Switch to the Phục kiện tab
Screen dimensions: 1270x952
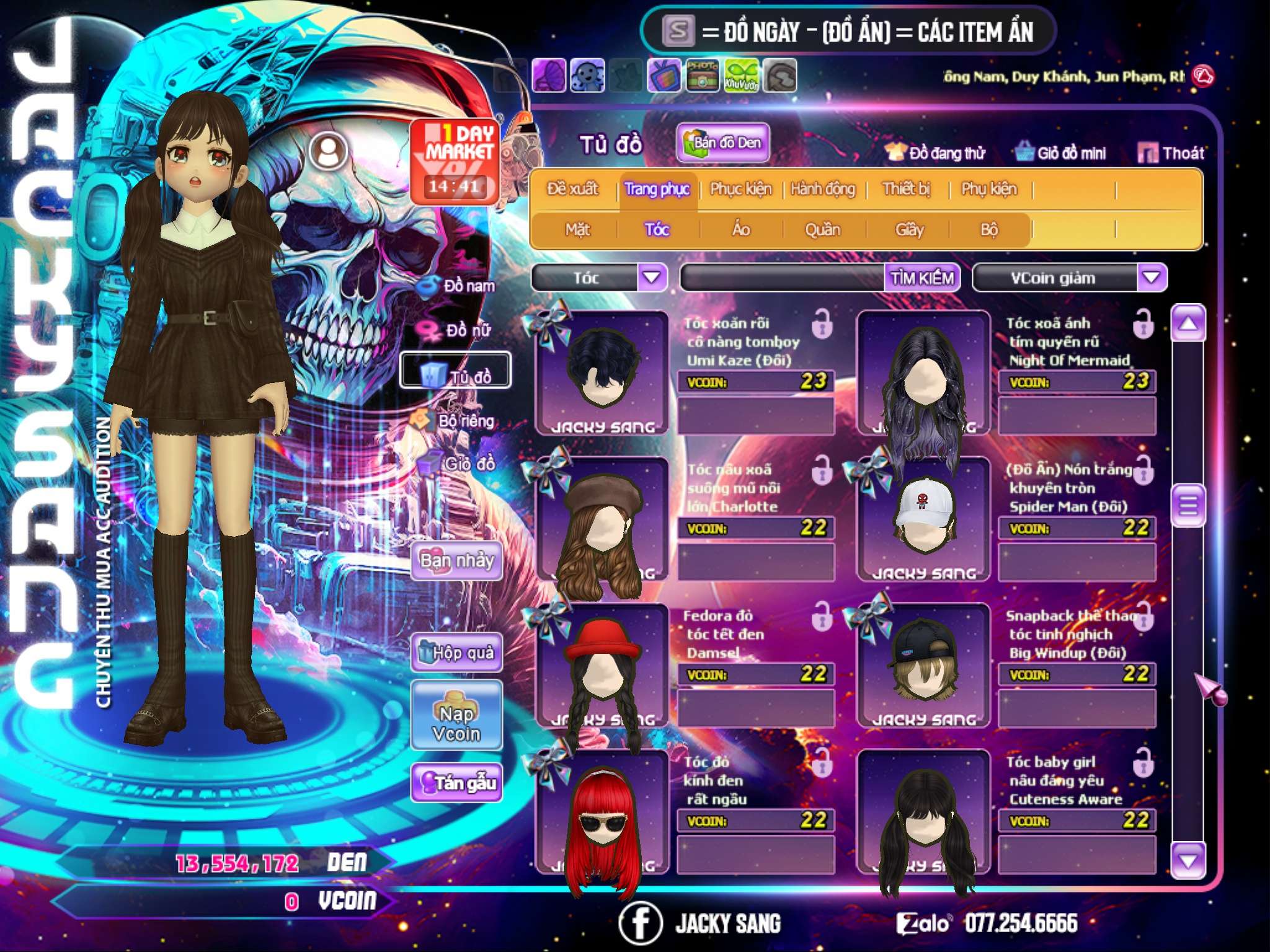[x=740, y=189]
